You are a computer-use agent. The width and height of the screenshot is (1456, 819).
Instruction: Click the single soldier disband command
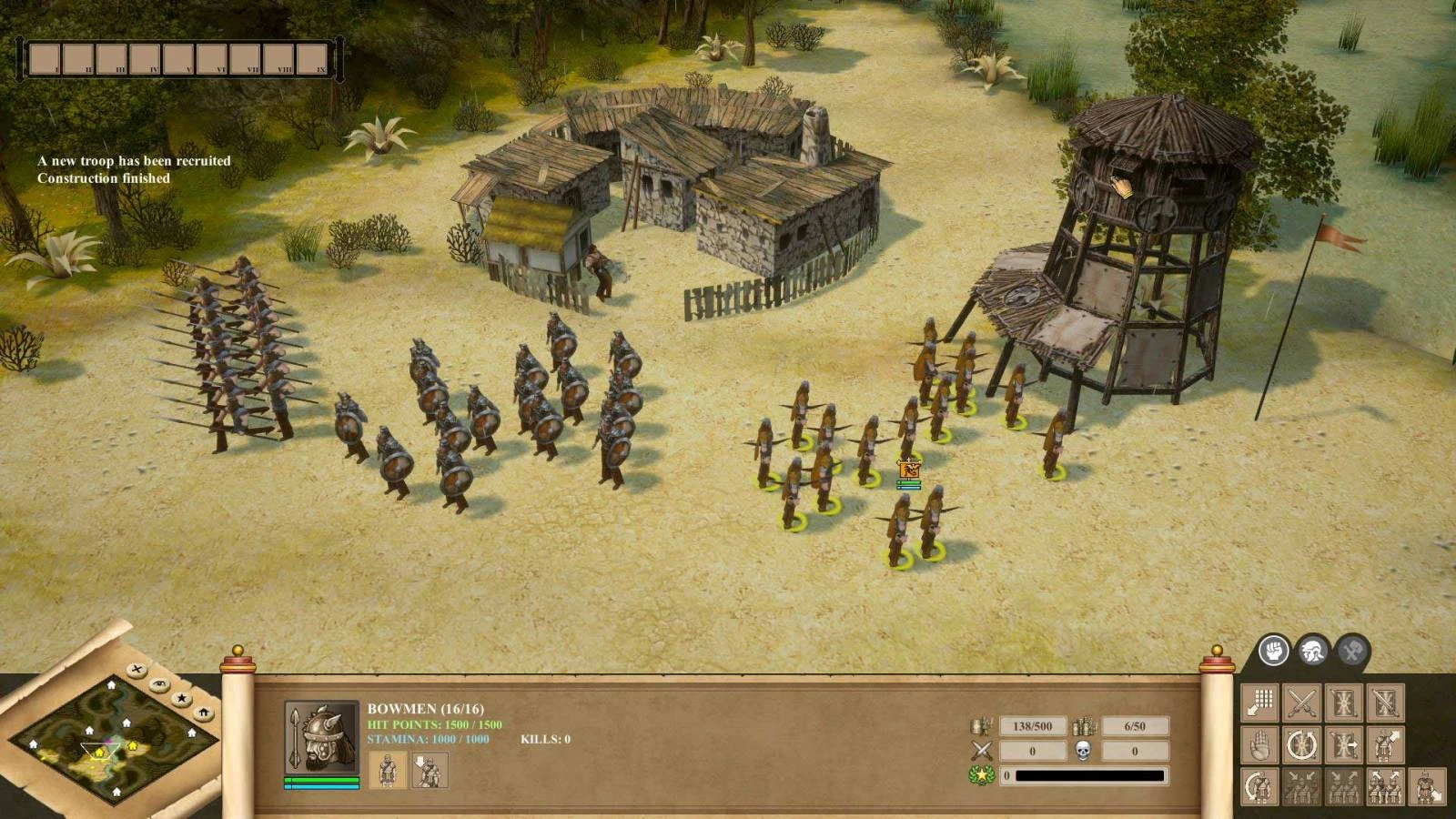click(x=1427, y=788)
